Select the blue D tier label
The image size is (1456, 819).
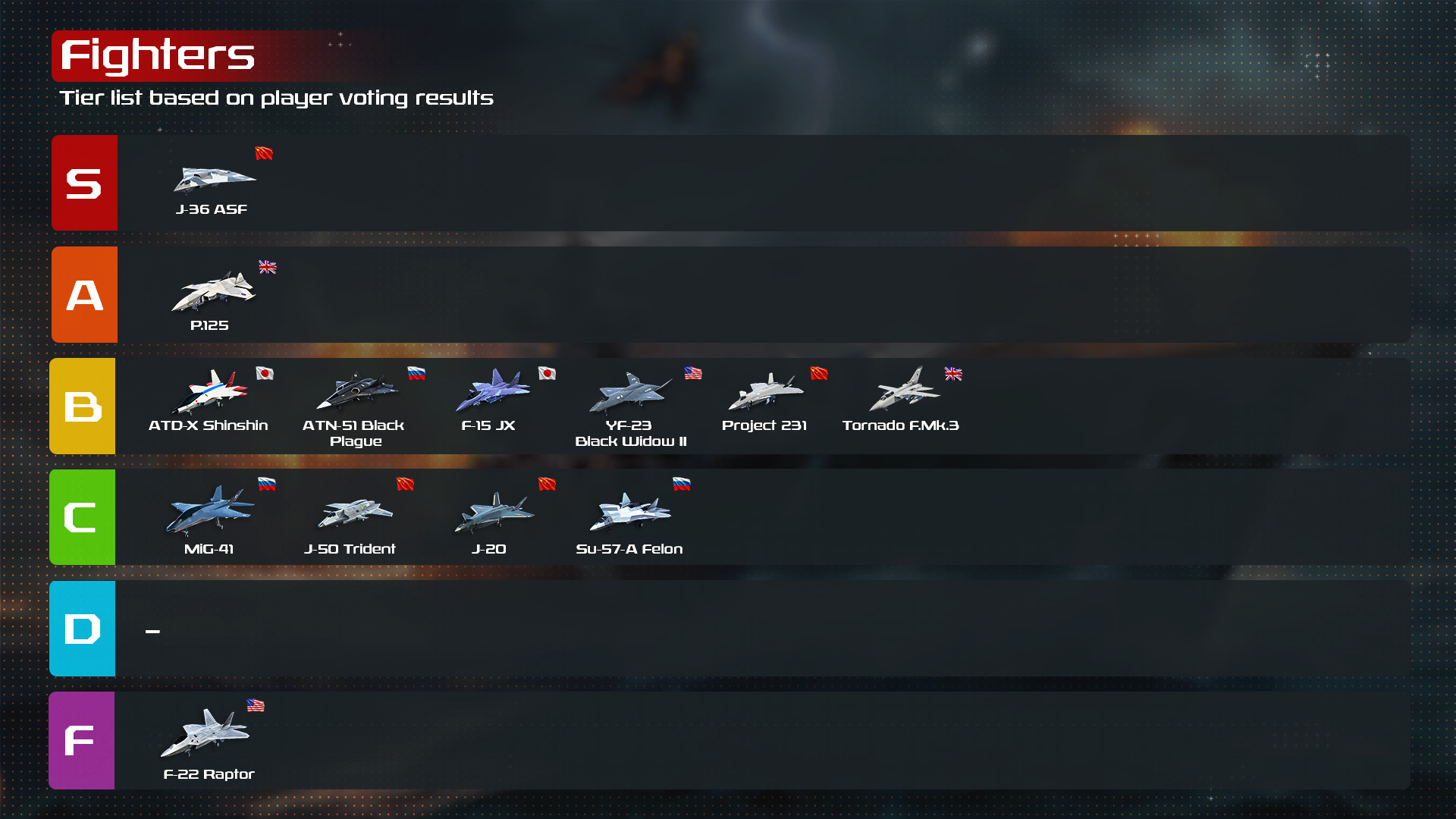(x=82, y=629)
